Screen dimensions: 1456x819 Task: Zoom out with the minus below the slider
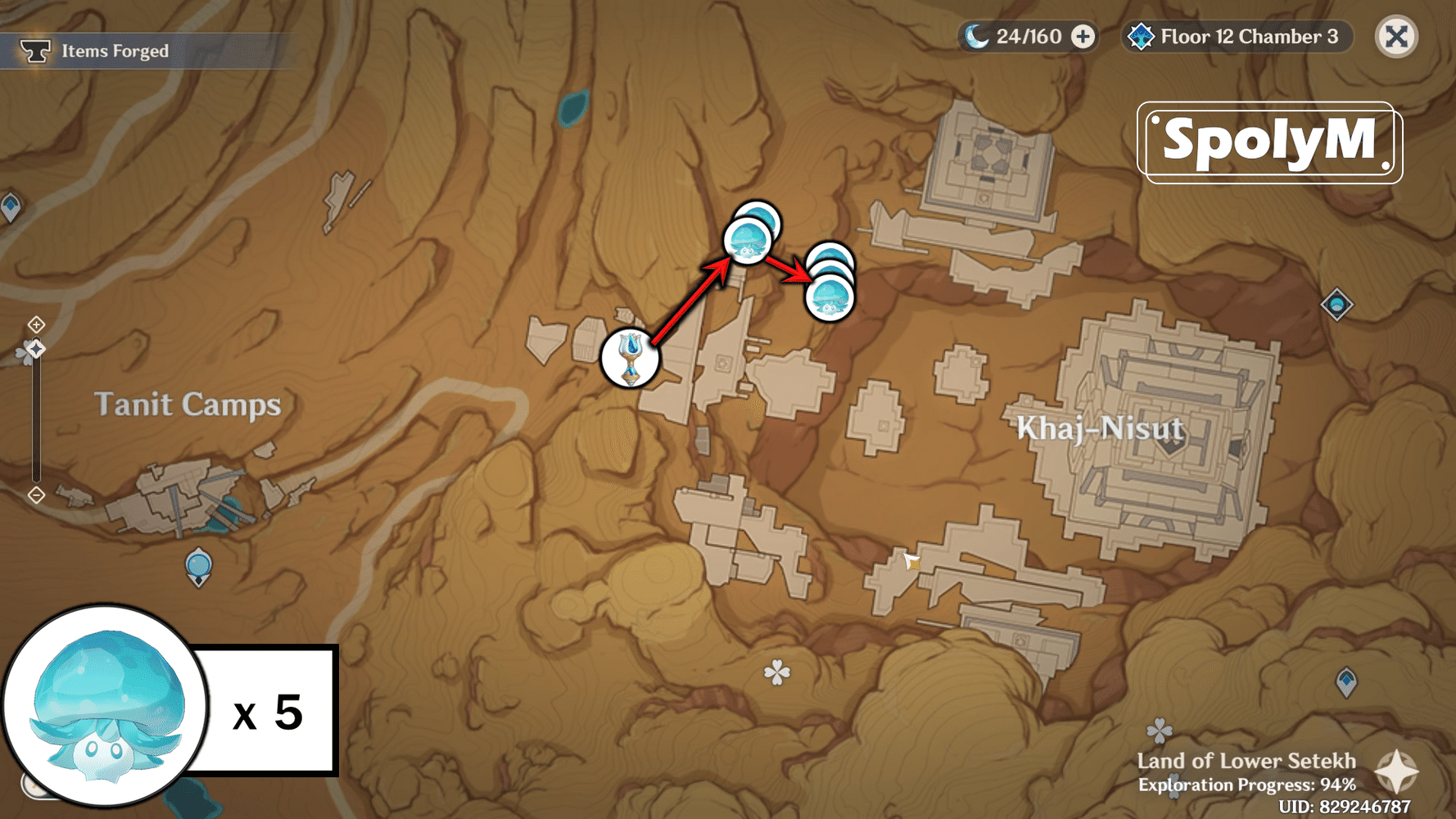click(x=36, y=494)
